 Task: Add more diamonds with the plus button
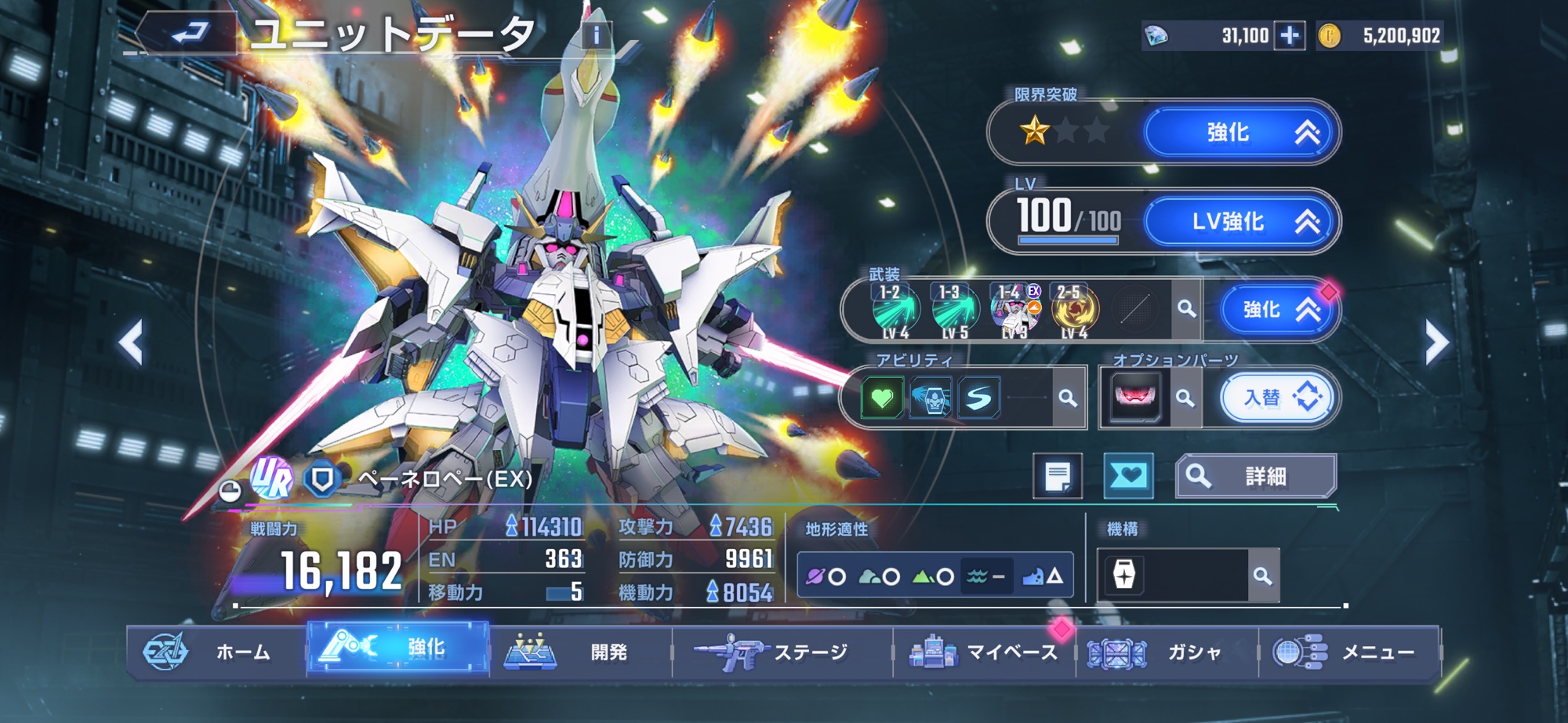1290,35
